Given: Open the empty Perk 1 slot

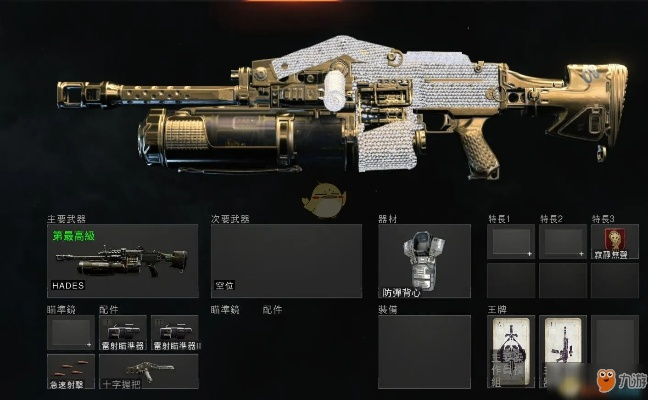Looking at the screenshot, I should pyautogui.click(x=511, y=241).
